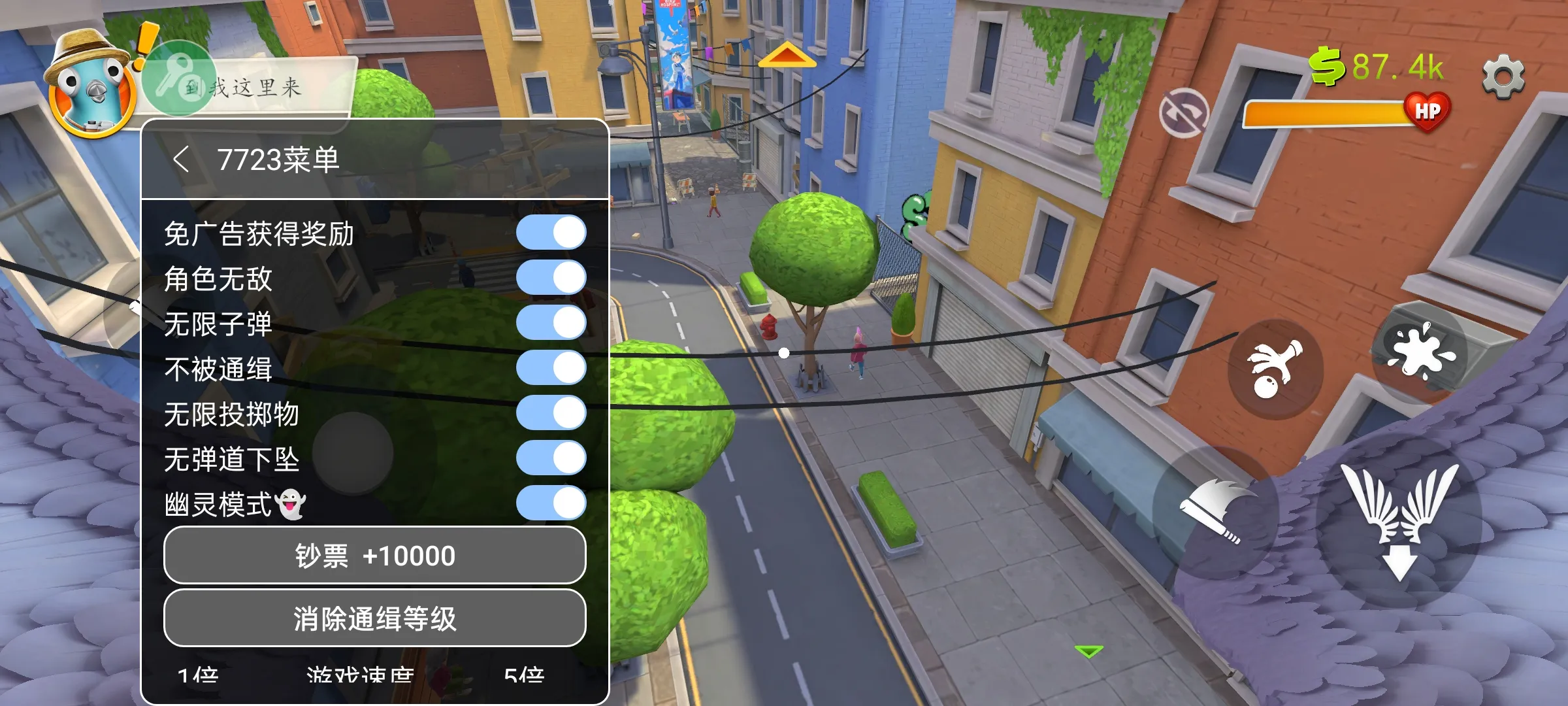Use the bowling ball throw button
1568x706 pixels.
(x=1274, y=369)
